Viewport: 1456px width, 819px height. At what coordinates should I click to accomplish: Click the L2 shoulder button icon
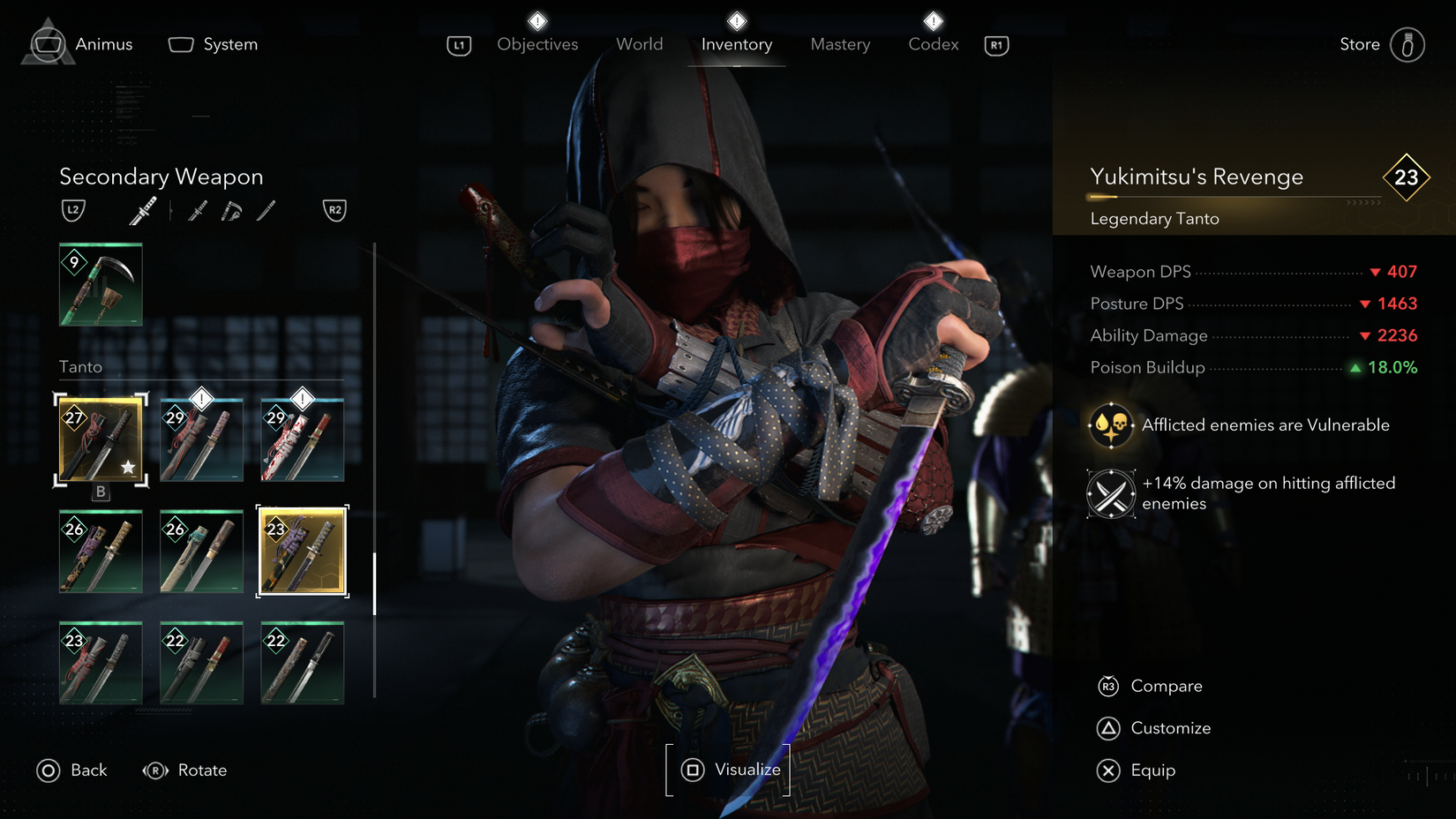tap(74, 210)
